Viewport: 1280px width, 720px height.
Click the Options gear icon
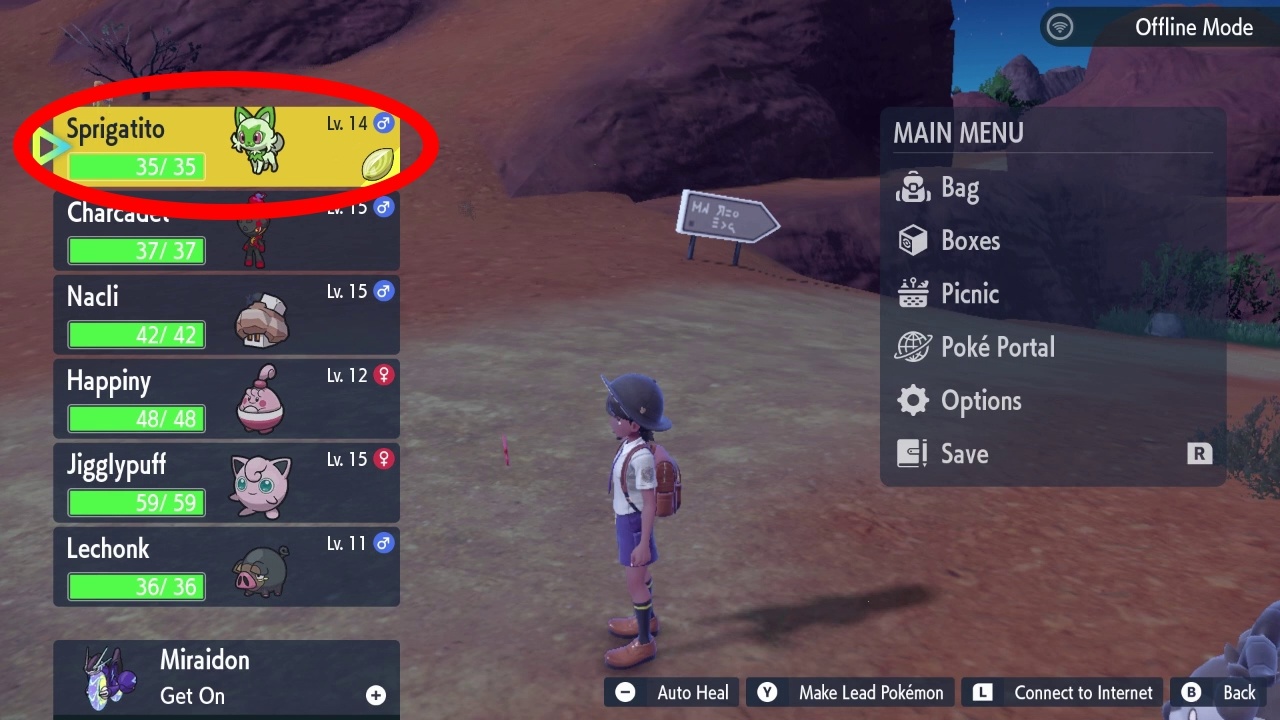(912, 400)
